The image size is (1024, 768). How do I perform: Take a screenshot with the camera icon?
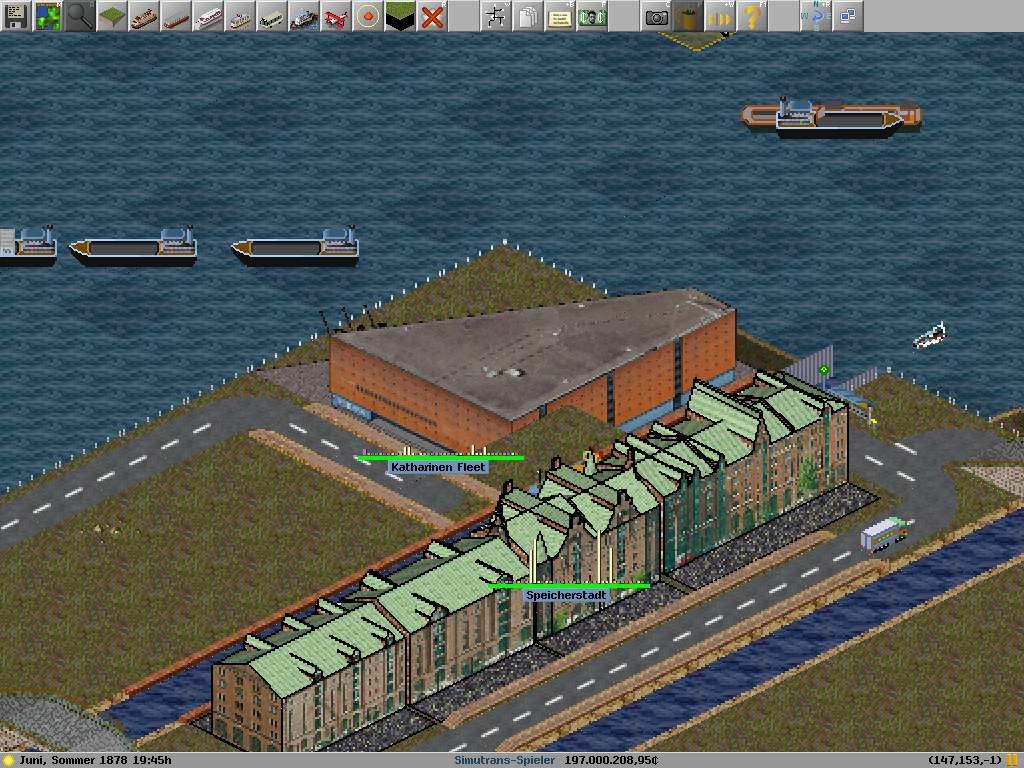655,16
